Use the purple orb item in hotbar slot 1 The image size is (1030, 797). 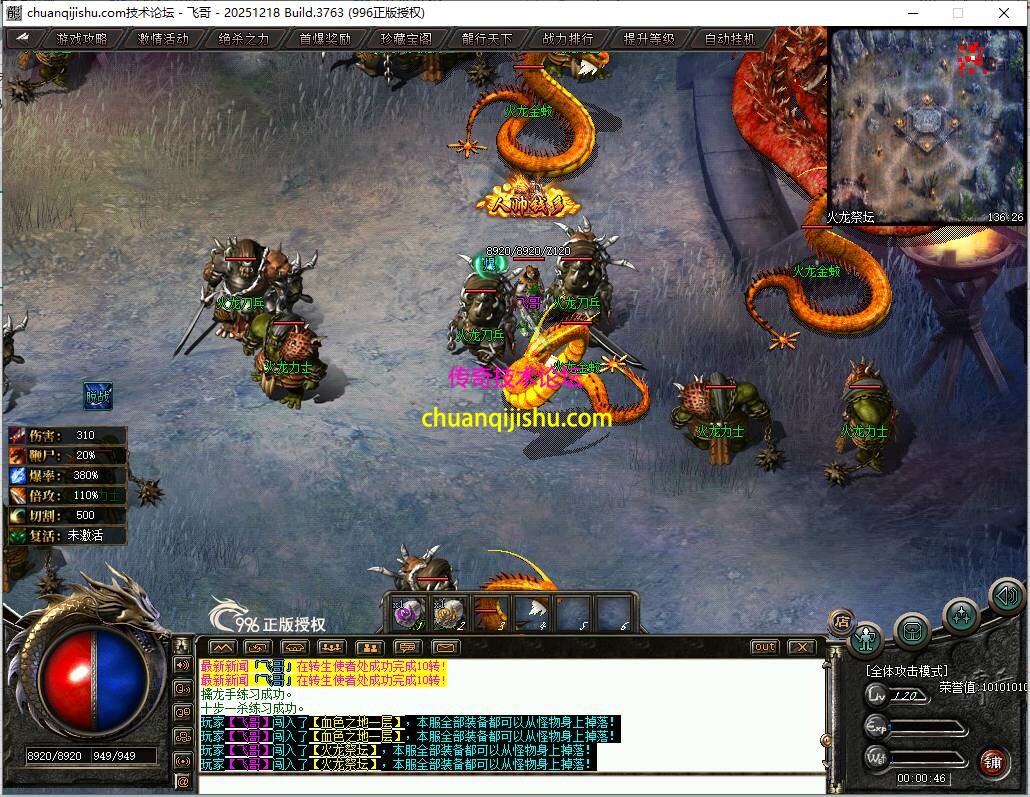[408, 612]
